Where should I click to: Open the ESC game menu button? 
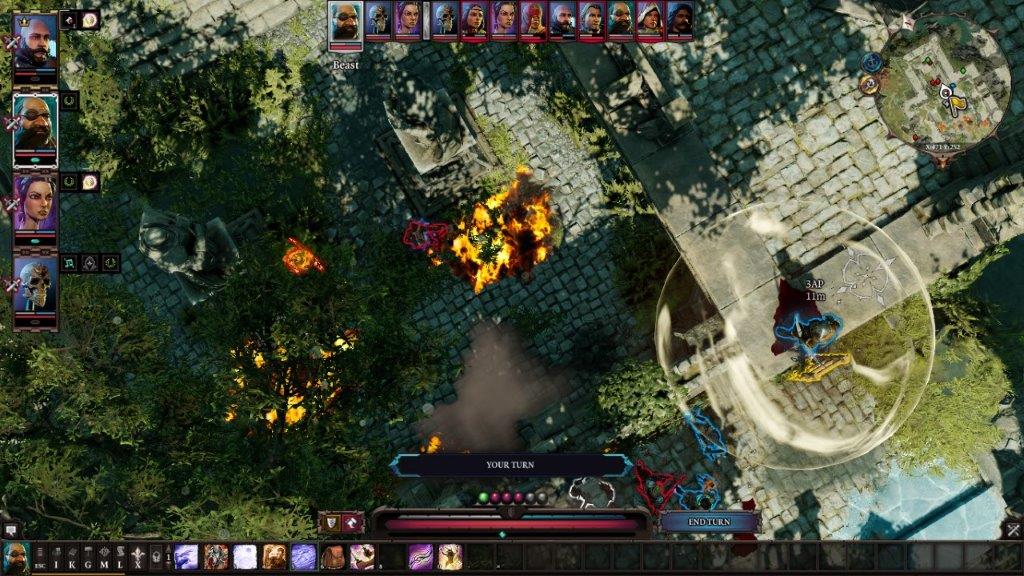click(39, 558)
